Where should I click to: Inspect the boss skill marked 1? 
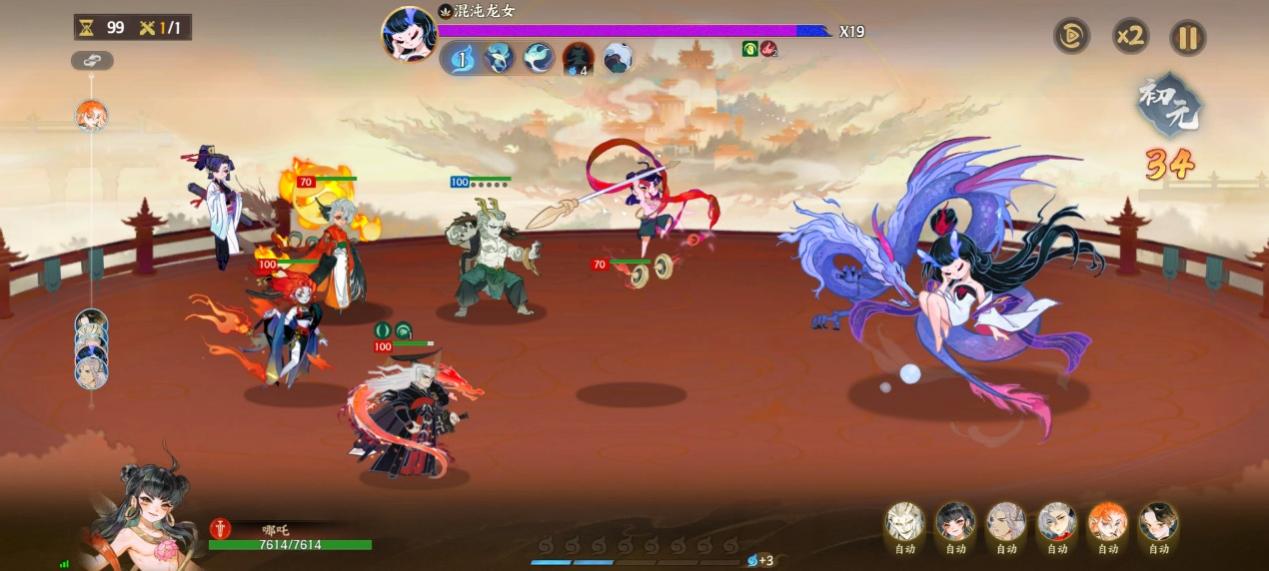point(462,59)
